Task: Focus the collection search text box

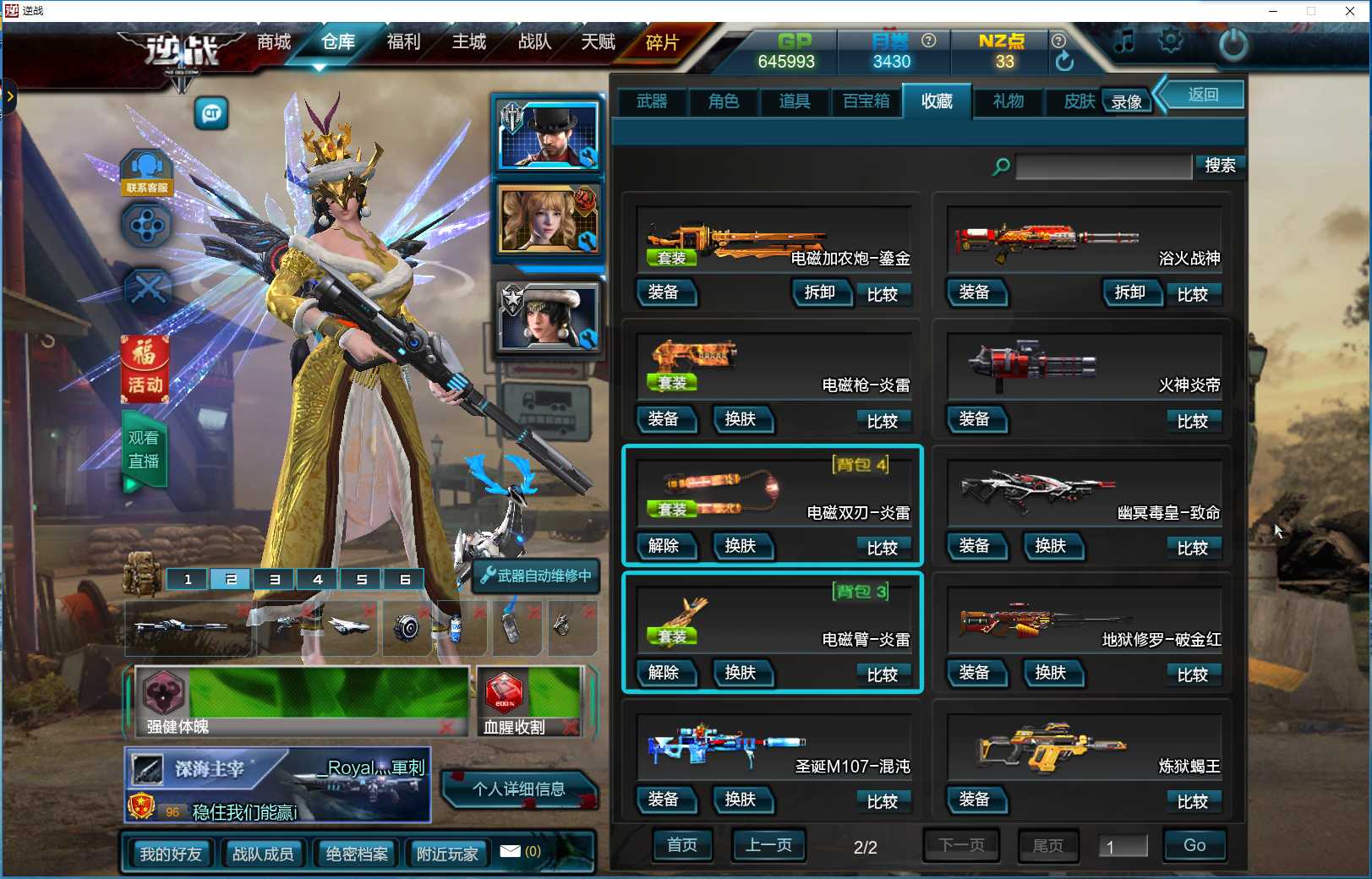Action: 1103,167
